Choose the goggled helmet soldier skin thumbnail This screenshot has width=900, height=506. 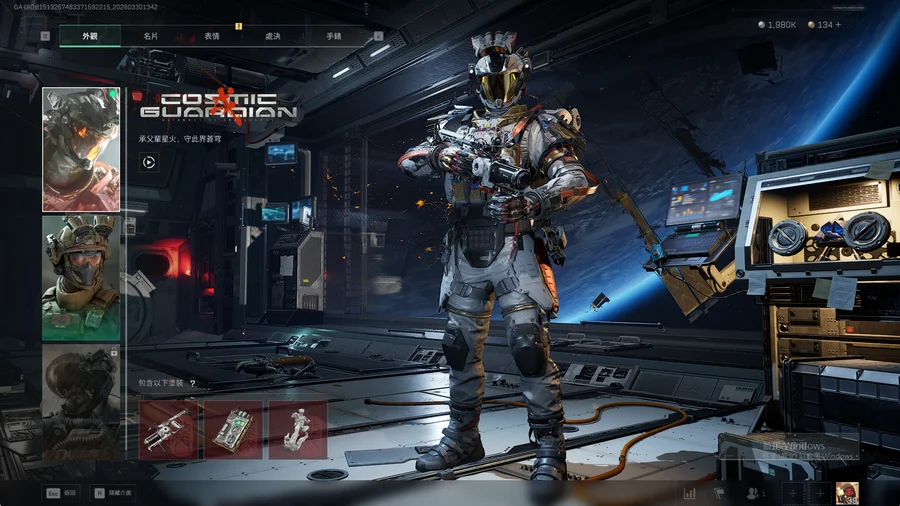[x=81, y=277]
